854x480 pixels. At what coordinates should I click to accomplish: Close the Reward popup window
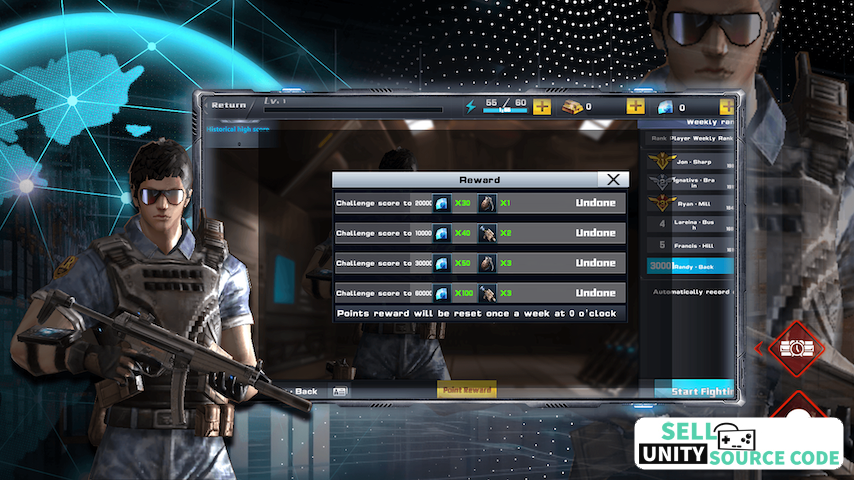[613, 179]
